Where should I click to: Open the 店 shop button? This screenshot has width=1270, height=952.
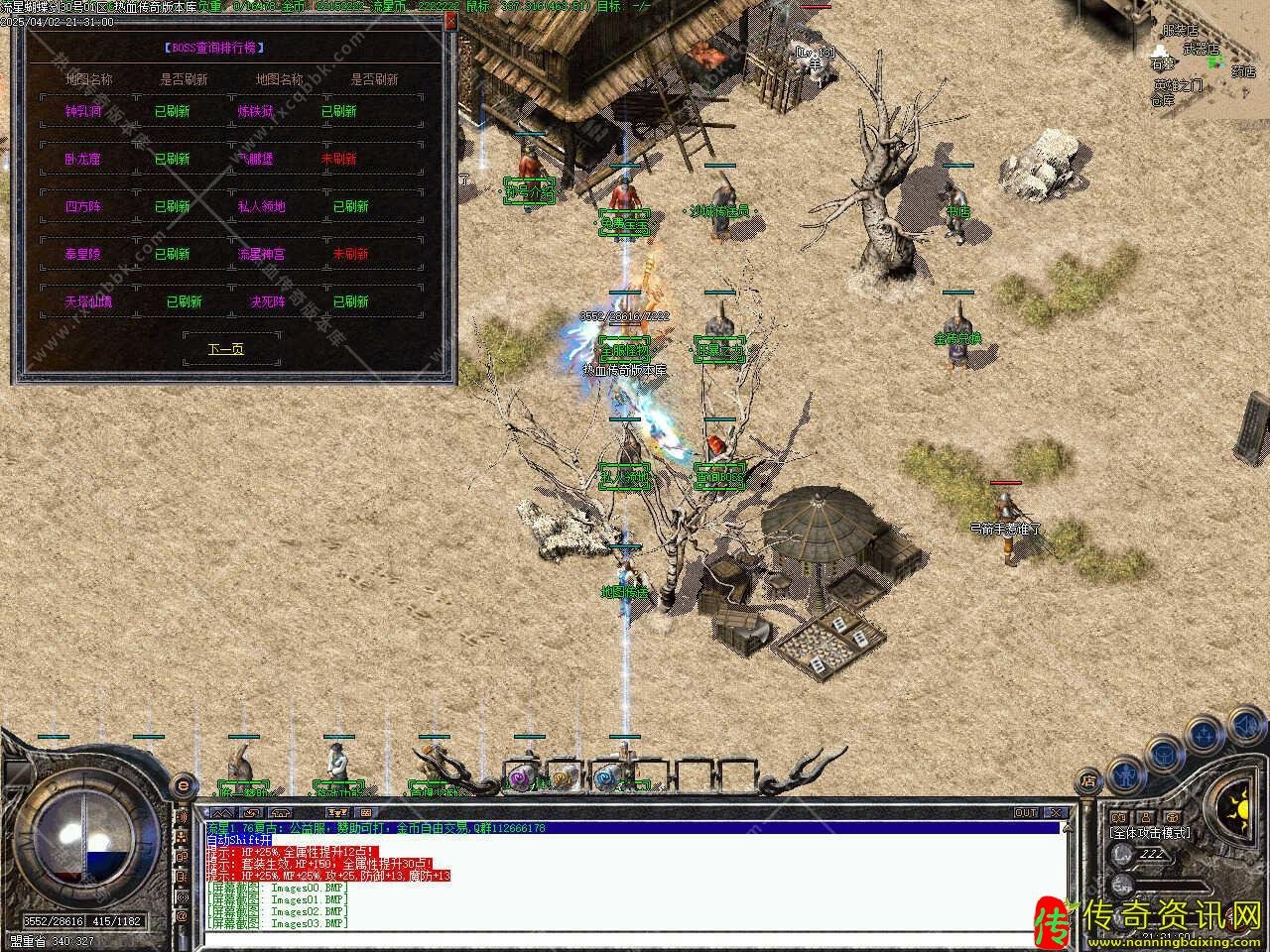pyautogui.click(x=1088, y=779)
